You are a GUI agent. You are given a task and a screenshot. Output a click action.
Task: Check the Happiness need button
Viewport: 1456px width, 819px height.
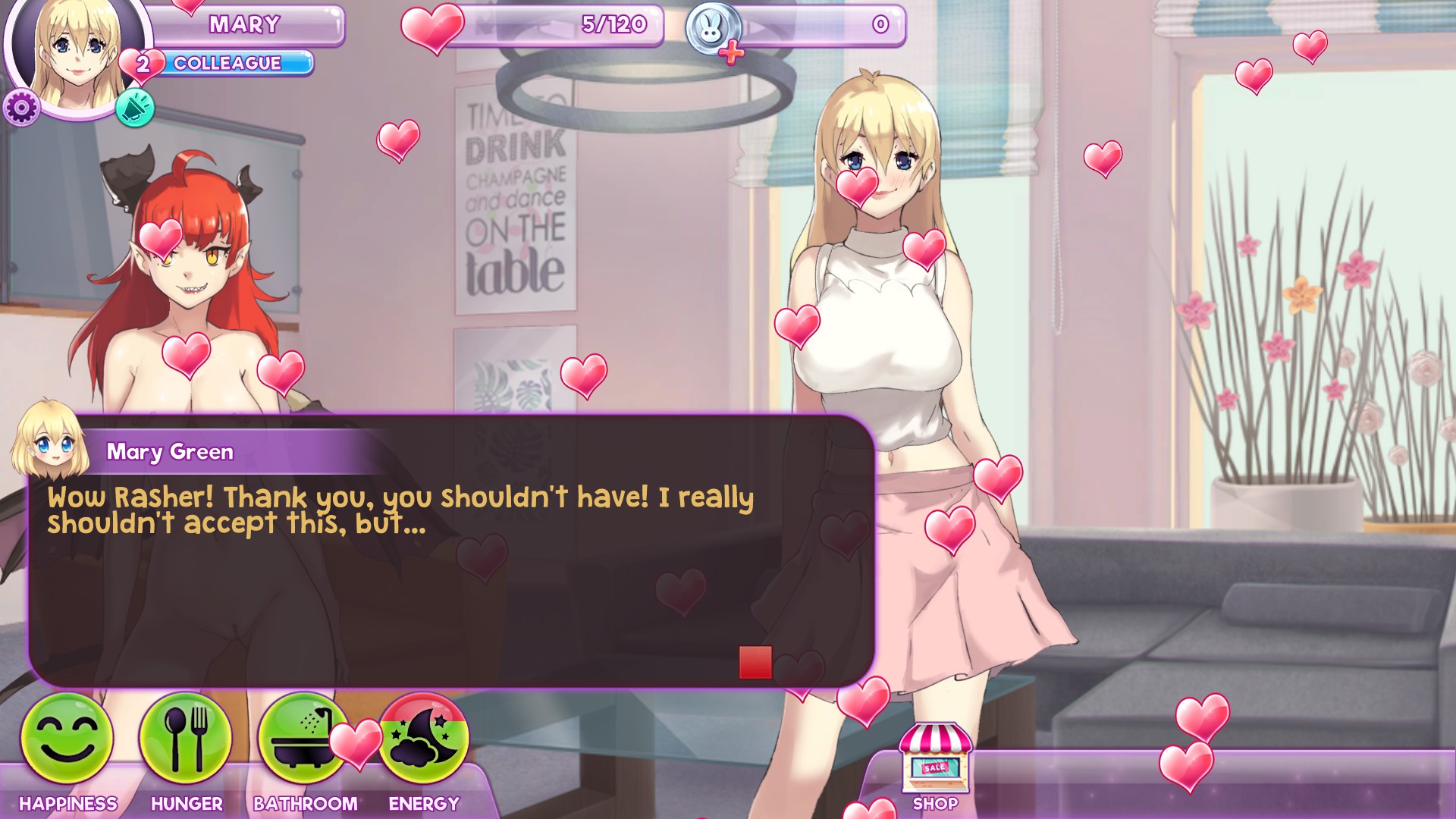click(x=67, y=738)
